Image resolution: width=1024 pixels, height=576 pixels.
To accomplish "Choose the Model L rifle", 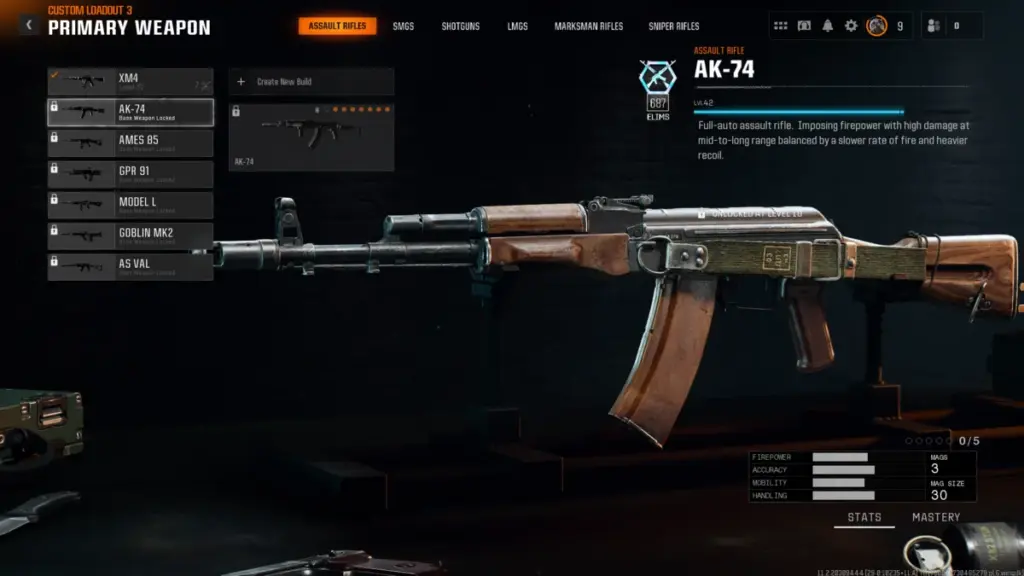I will (x=130, y=205).
